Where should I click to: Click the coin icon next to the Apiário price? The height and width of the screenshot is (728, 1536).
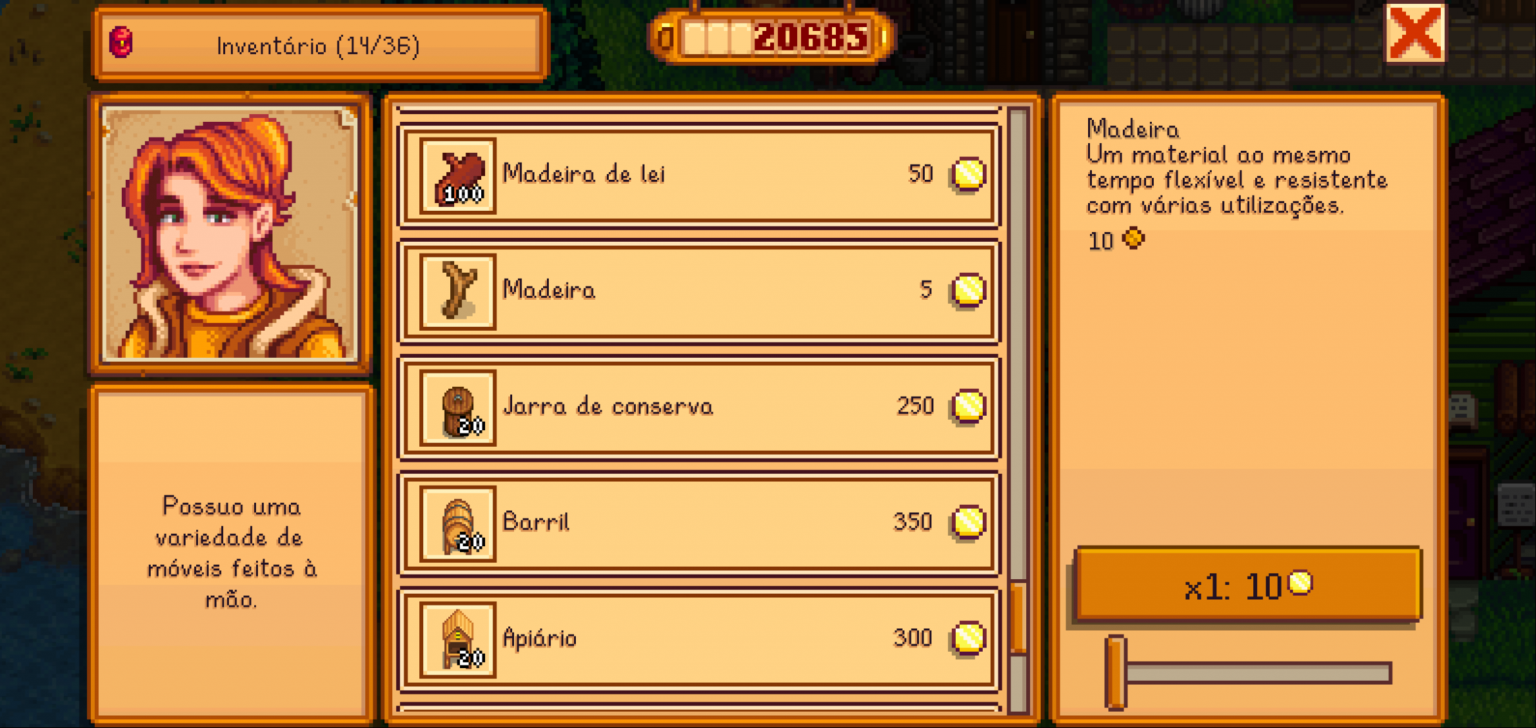pos(963,637)
